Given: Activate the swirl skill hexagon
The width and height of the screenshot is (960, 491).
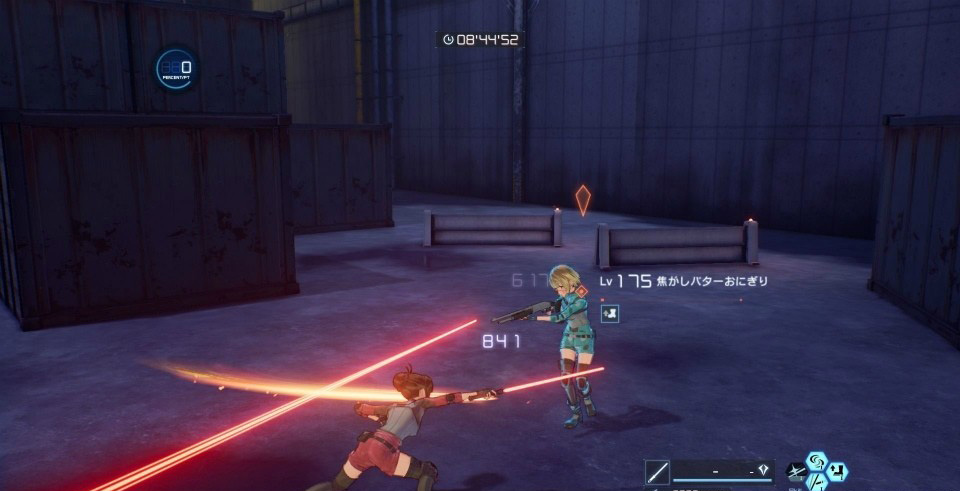Looking at the screenshot, I should (x=816, y=461).
